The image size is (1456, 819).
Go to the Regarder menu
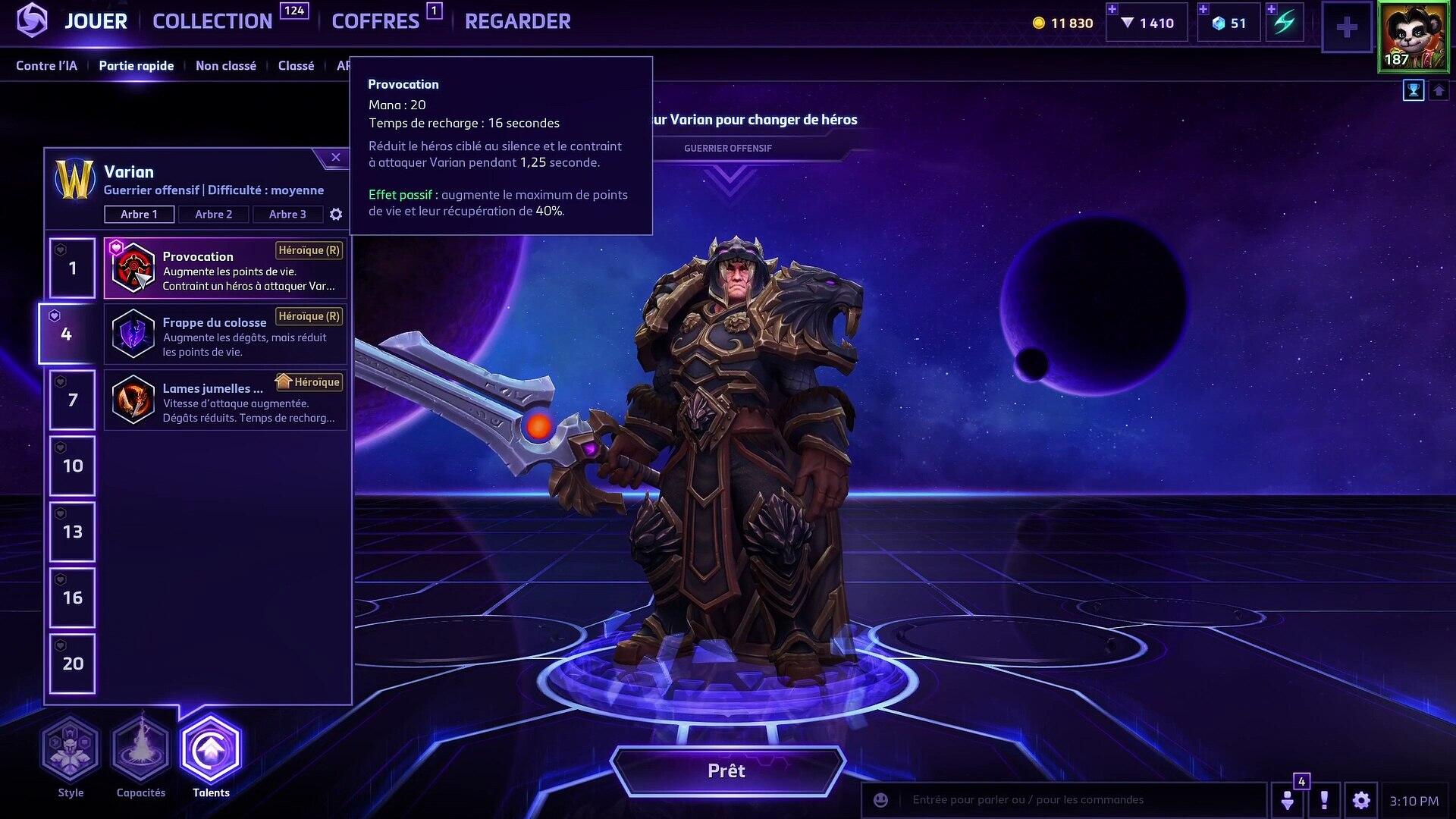point(517,21)
